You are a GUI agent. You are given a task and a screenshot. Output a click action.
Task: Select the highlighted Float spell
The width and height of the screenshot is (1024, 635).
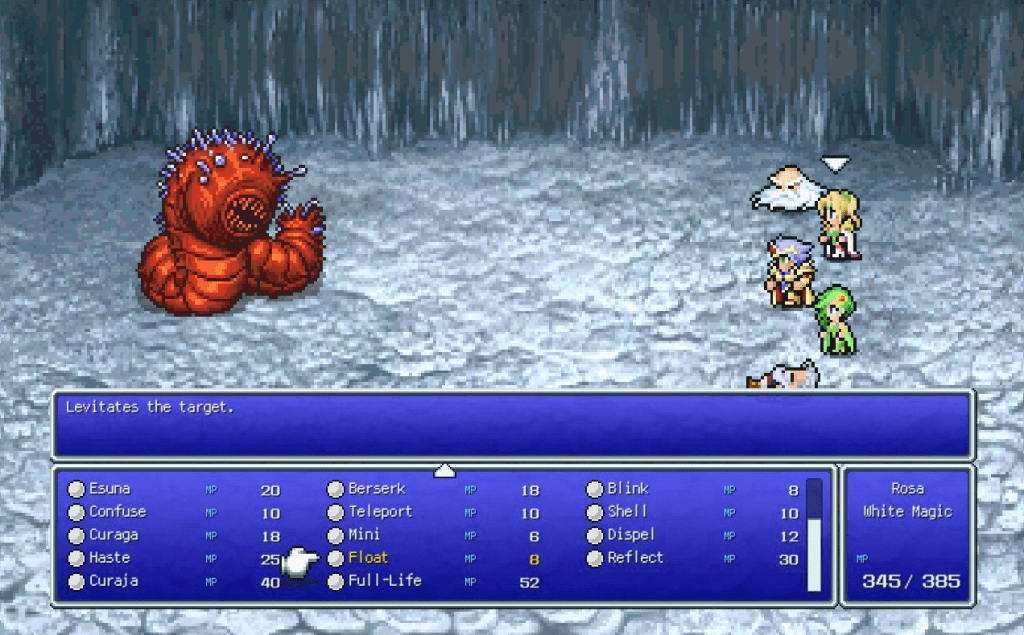coord(368,558)
